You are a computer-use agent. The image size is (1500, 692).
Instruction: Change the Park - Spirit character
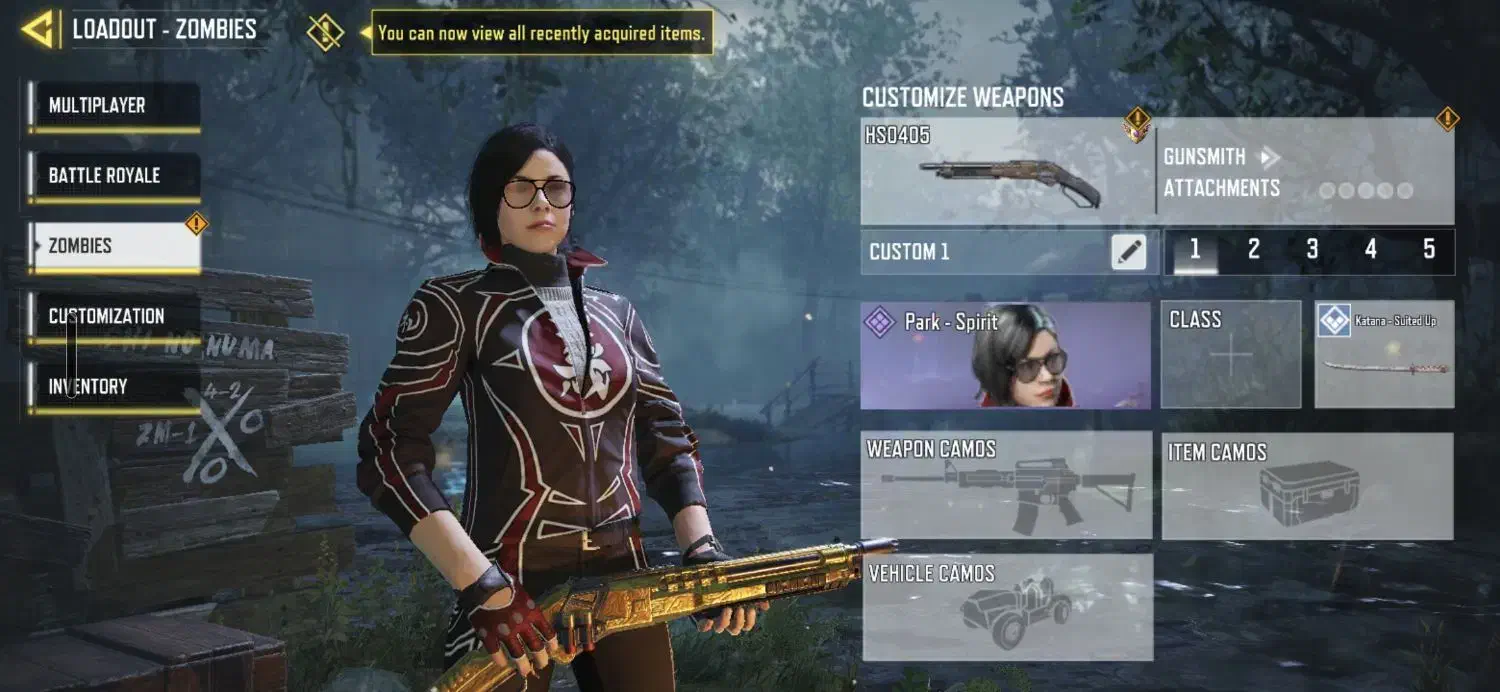(x=1005, y=356)
